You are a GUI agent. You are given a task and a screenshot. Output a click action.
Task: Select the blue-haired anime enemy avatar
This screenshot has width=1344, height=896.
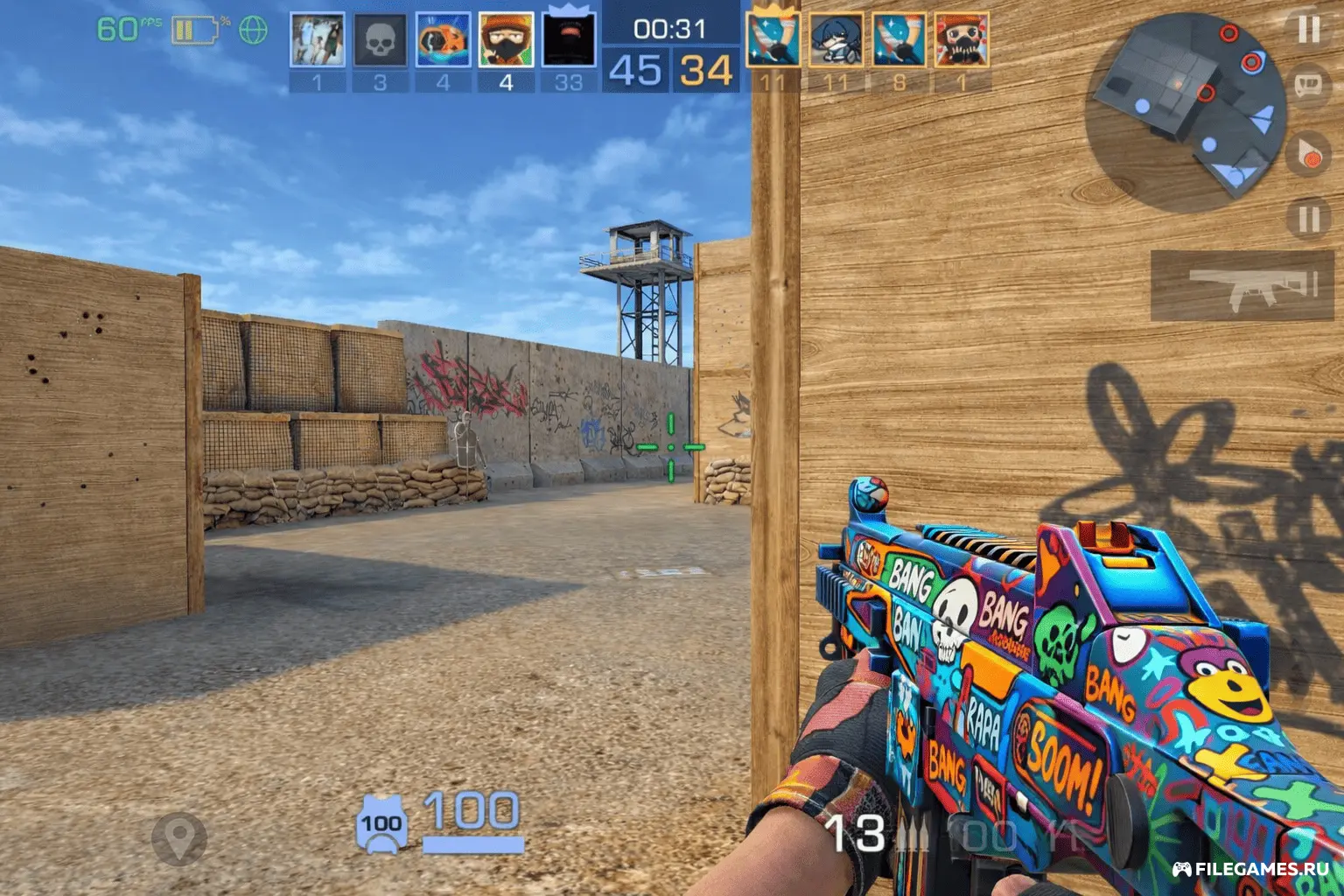[836, 40]
